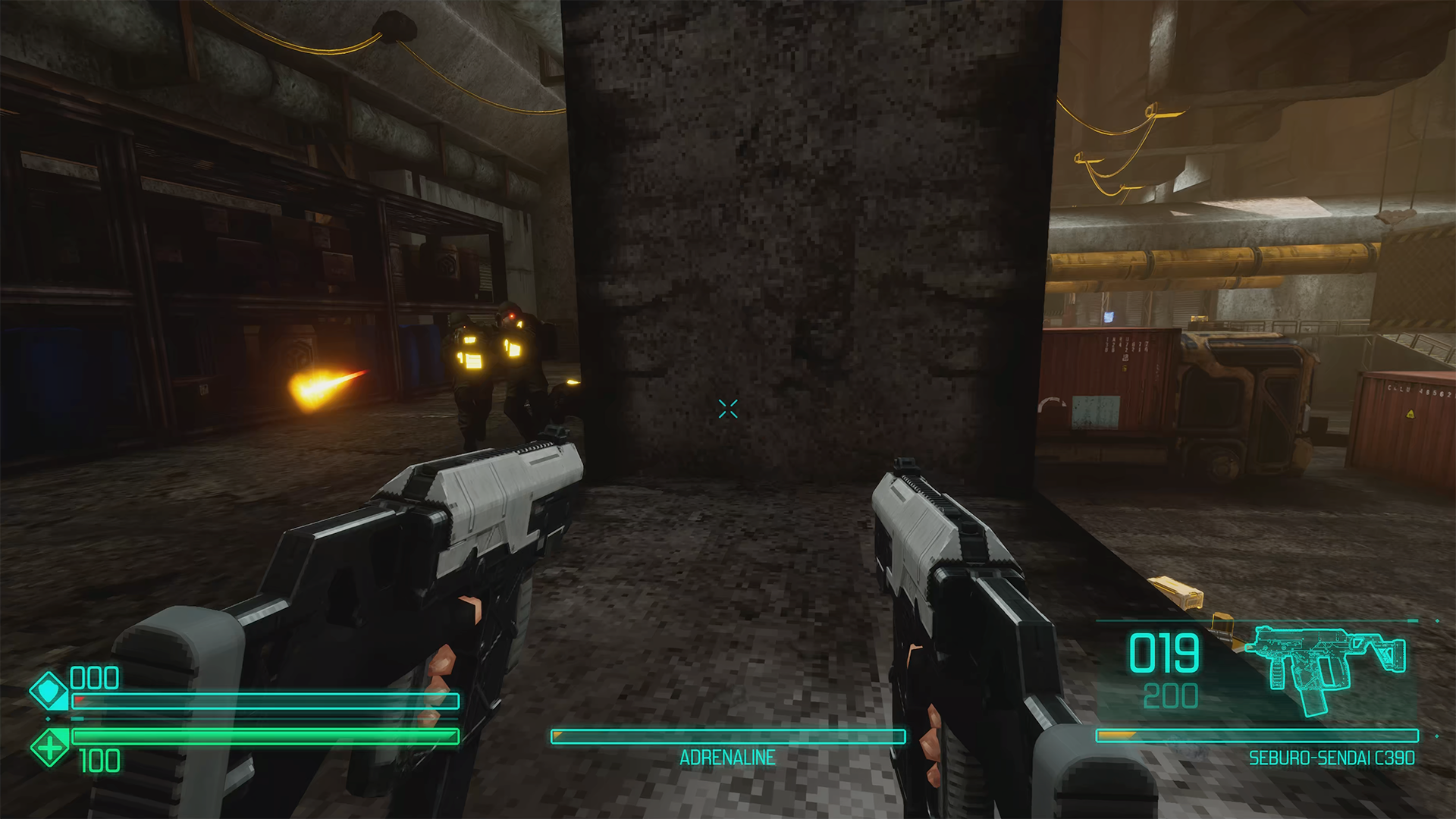1456x819 pixels.
Task: Click the armor shield icon
Action: click(x=49, y=691)
